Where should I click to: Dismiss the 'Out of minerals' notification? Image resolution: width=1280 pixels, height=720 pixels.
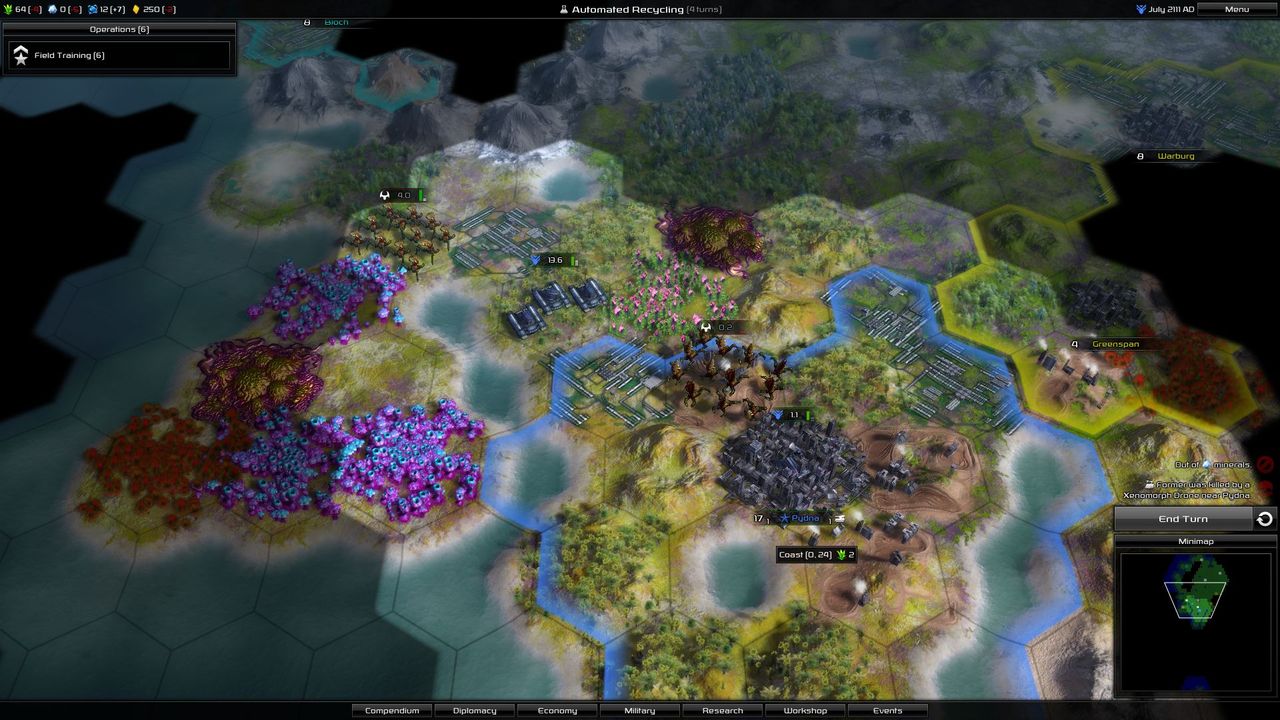click(x=1264, y=464)
